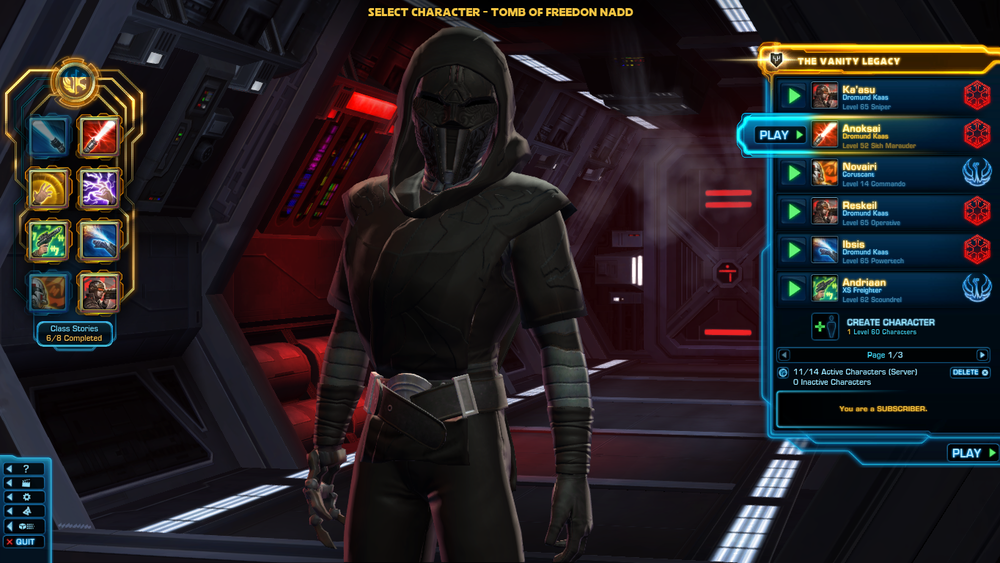1000x563 pixels.
Task: Go to the previous character page
Action: tap(784, 355)
